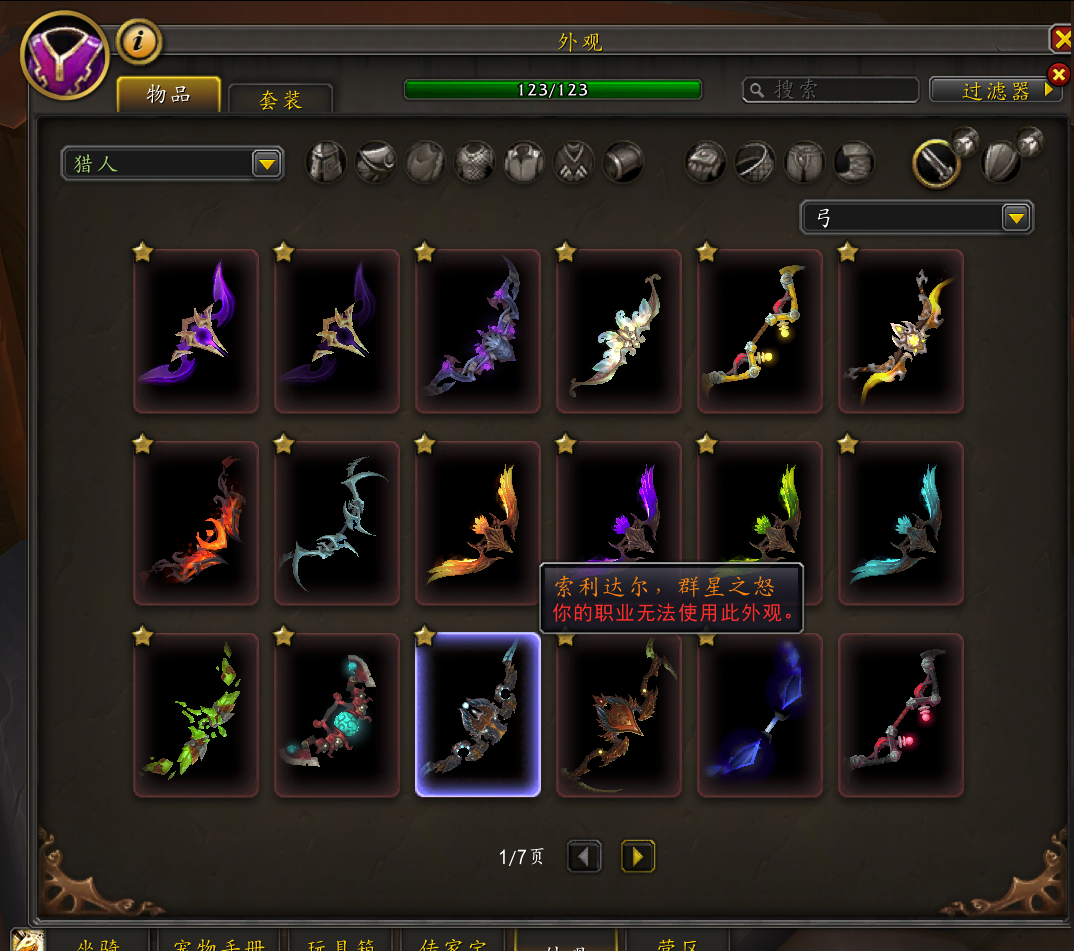Click the round info button
This screenshot has height=951, width=1074.
[139, 41]
